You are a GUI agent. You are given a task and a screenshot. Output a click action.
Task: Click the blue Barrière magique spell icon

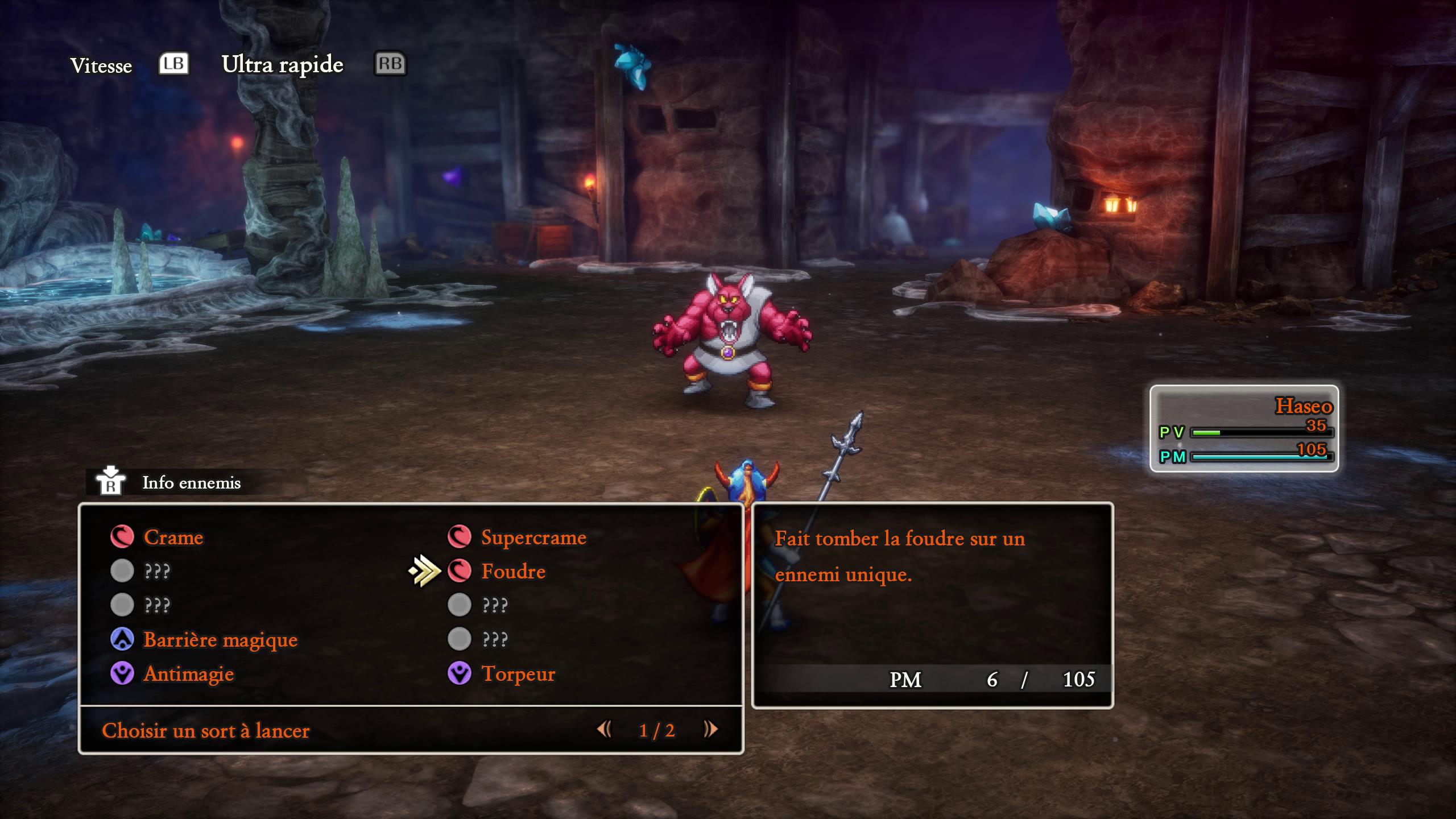tap(122, 639)
